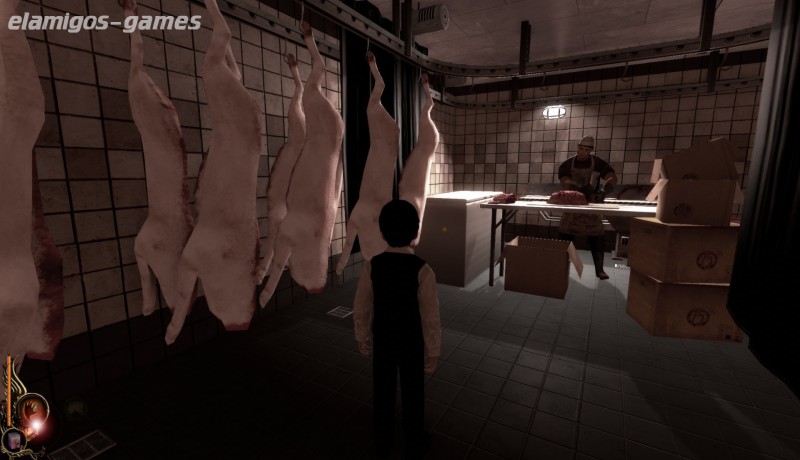The height and width of the screenshot is (460, 800).
Task: Select the small item slot icon
Action: pos(14,439)
